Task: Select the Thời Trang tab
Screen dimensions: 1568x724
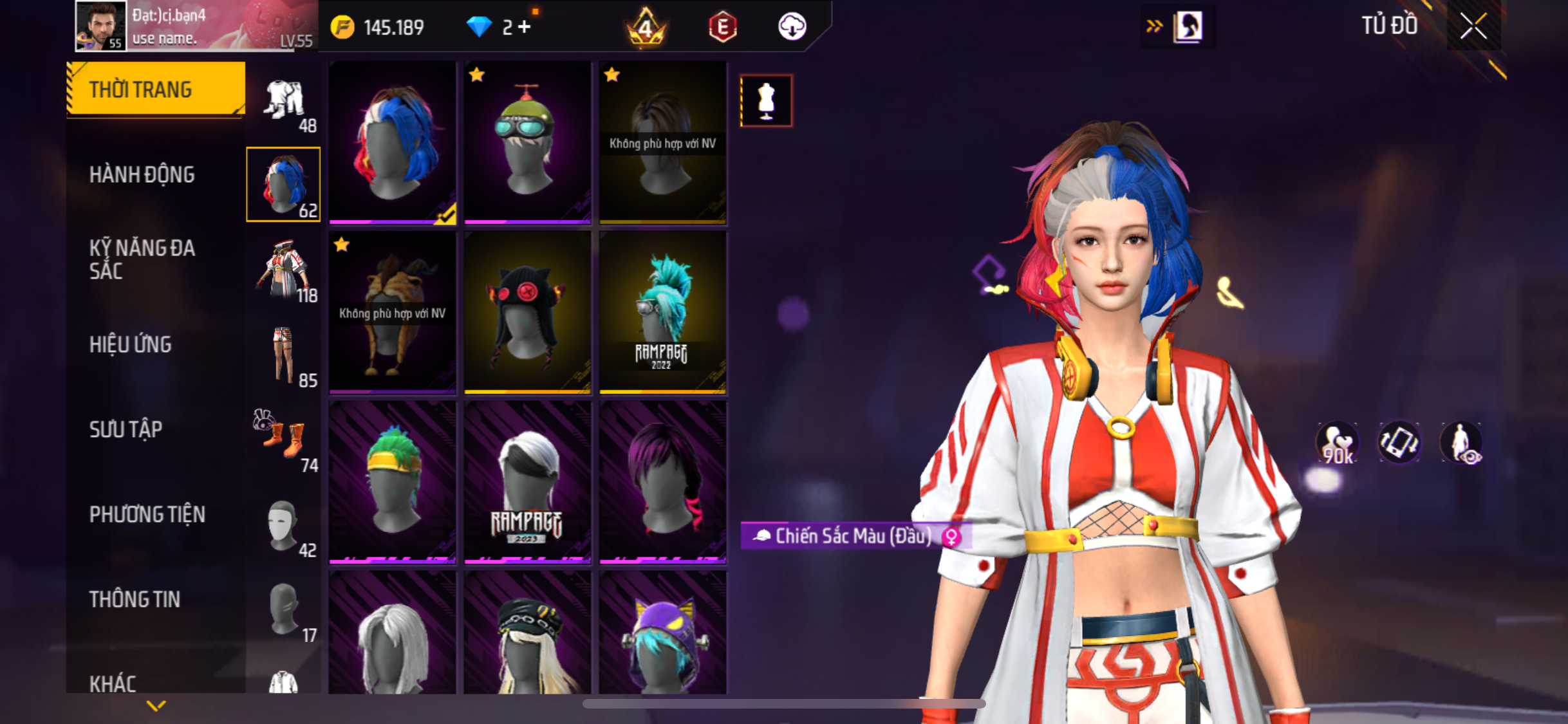Action: click(x=140, y=89)
